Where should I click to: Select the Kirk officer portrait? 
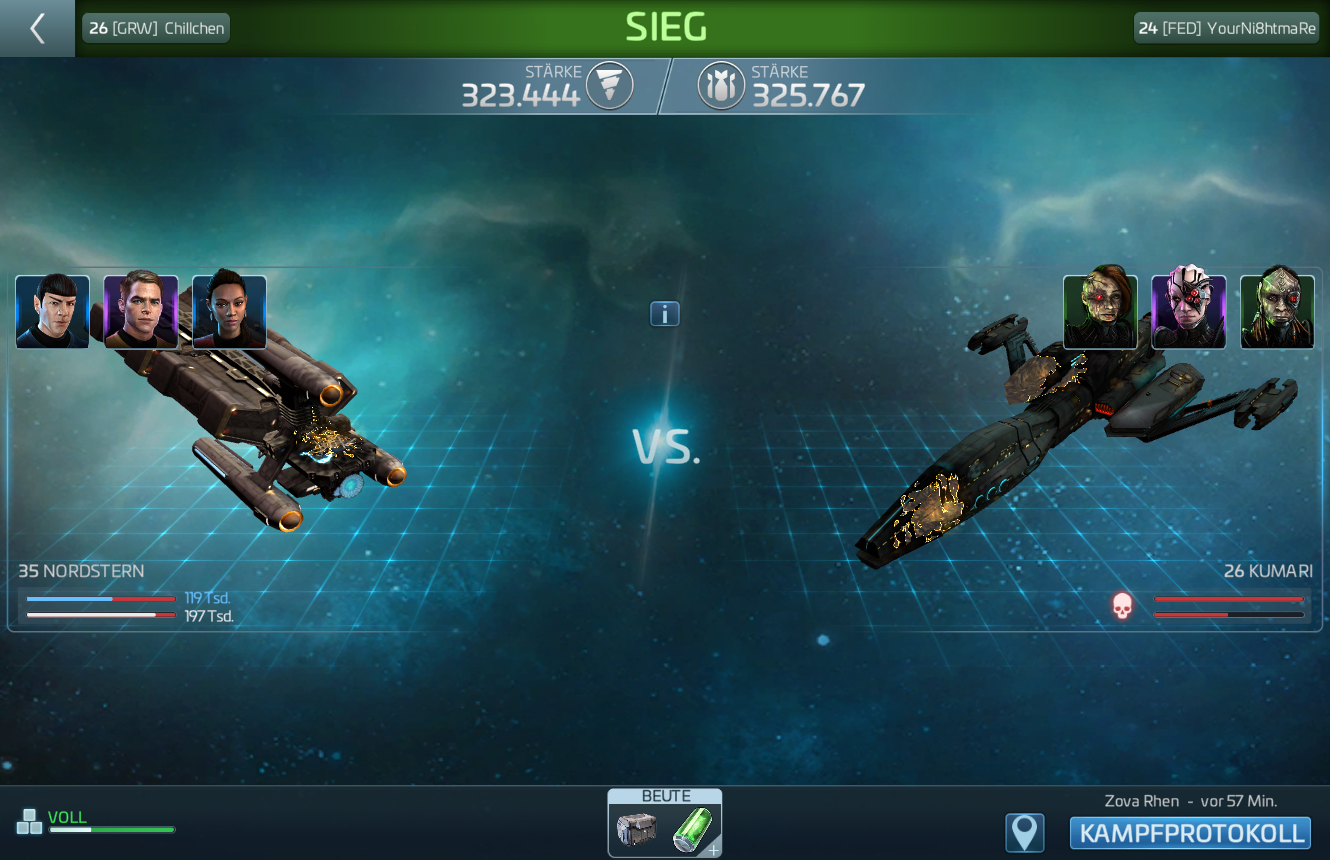(x=141, y=312)
